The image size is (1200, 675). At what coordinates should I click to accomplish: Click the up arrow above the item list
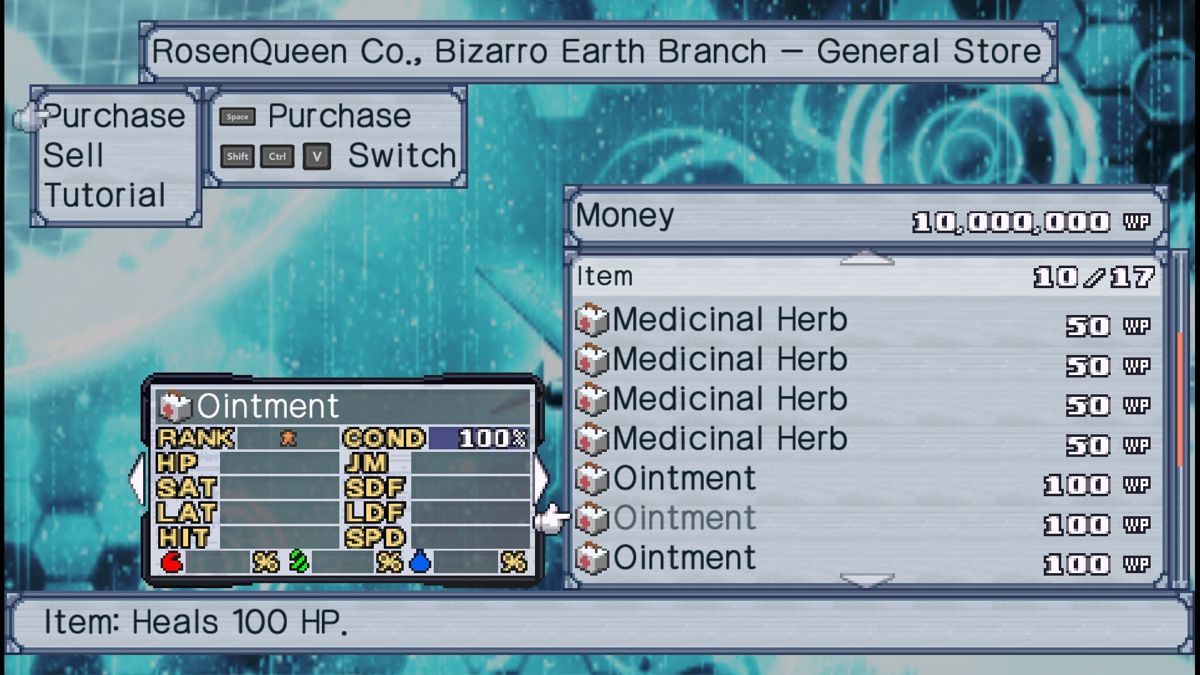coord(866,259)
